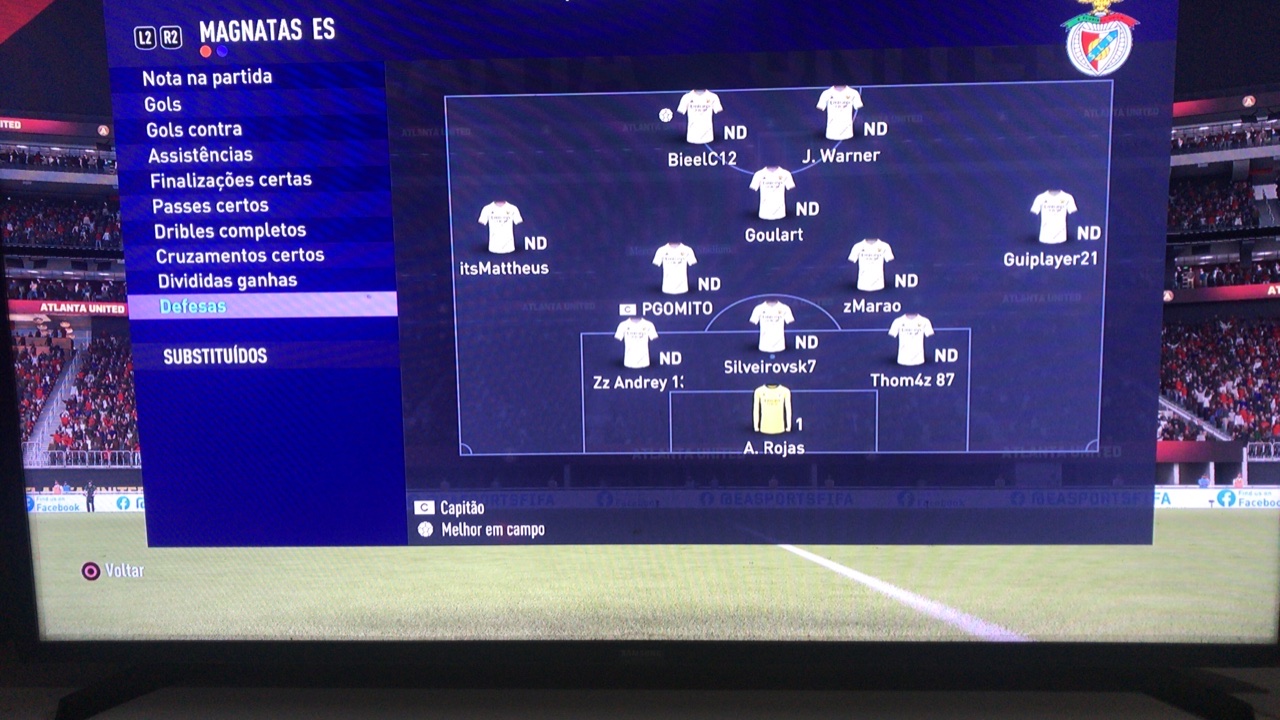Click Guiplayer21's player shirt
The height and width of the screenshot is (720, 1280).
tap(1053, 217)
